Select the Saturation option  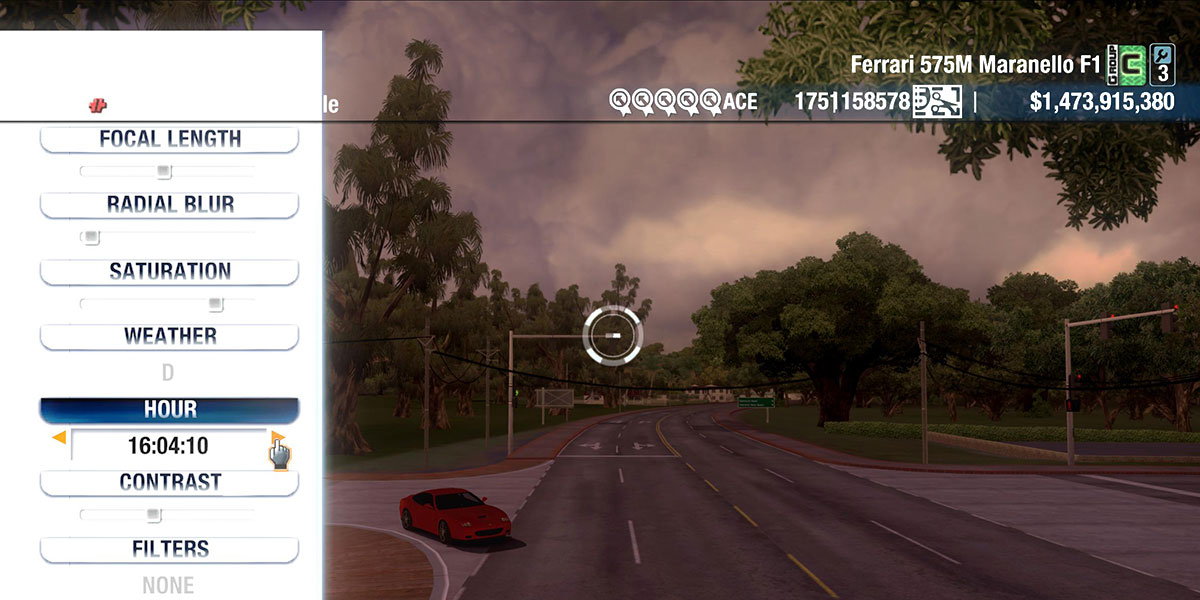169,271
